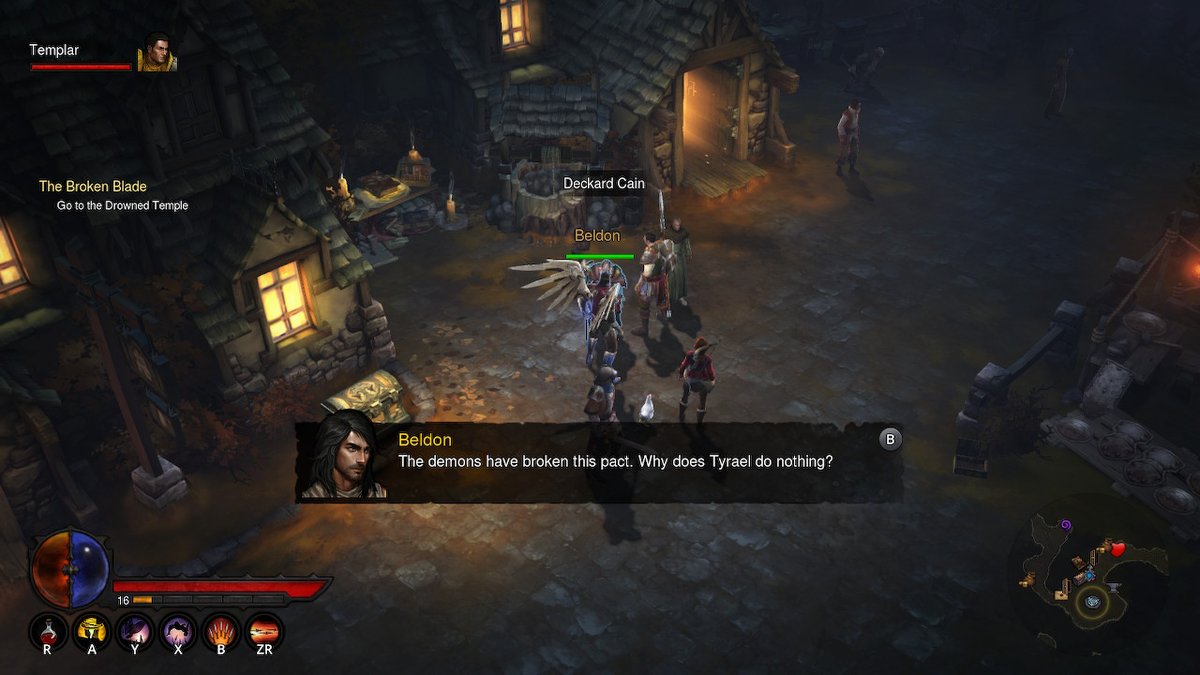The height and width of the screenshot is (675, 1200).
Task: Click the Beldon nameplate above the character
Action: point(597,236)
